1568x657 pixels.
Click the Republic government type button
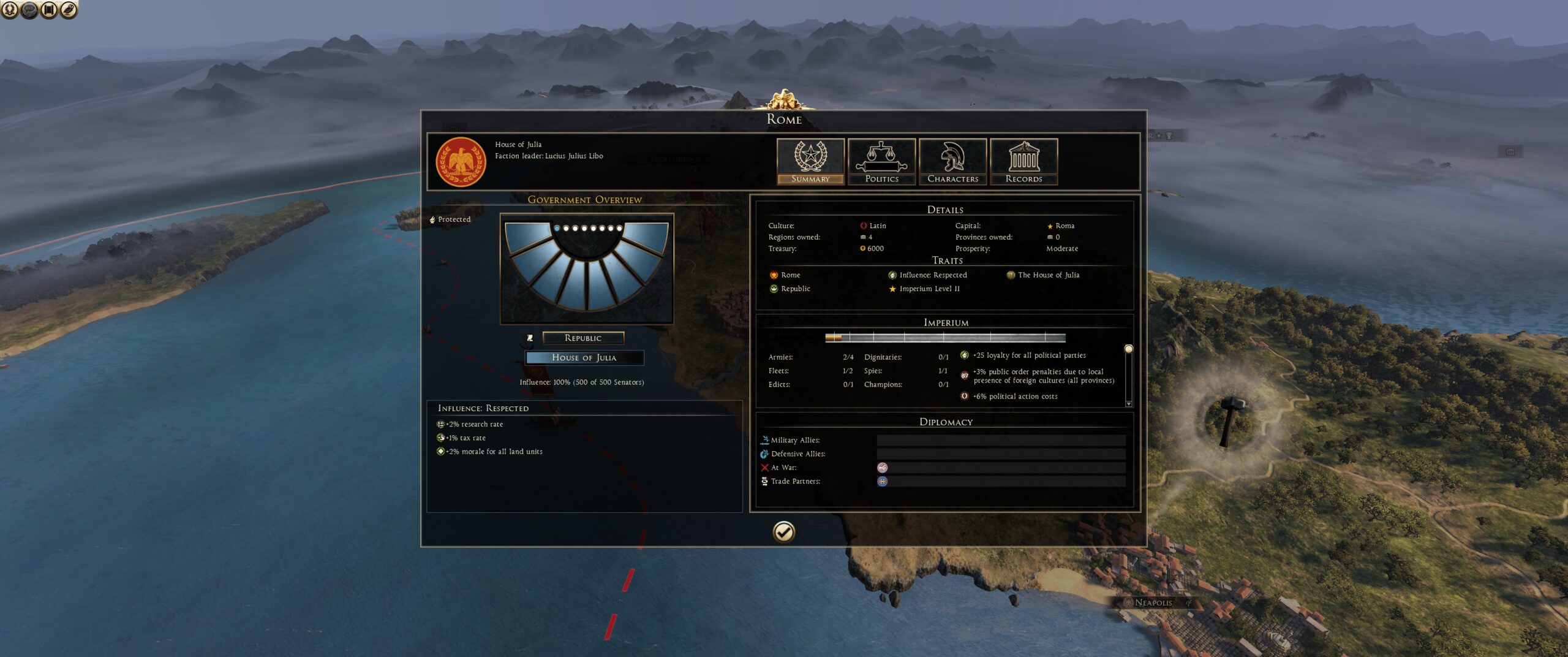(583, 338)
